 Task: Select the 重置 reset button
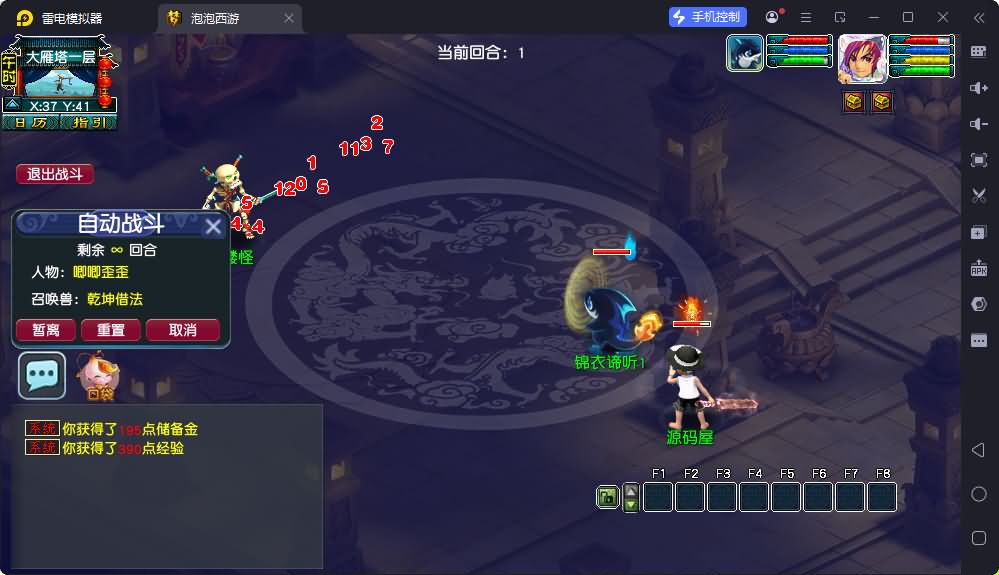point(110,330)
